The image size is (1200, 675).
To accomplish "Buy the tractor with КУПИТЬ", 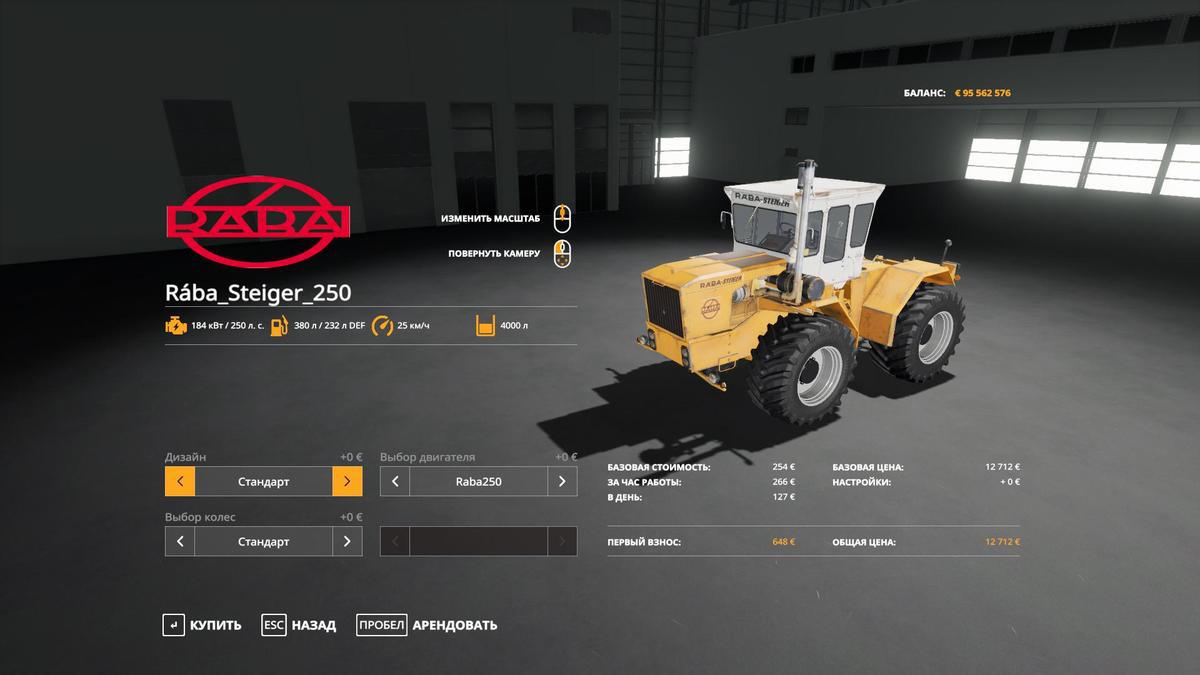I will point(203,625).
